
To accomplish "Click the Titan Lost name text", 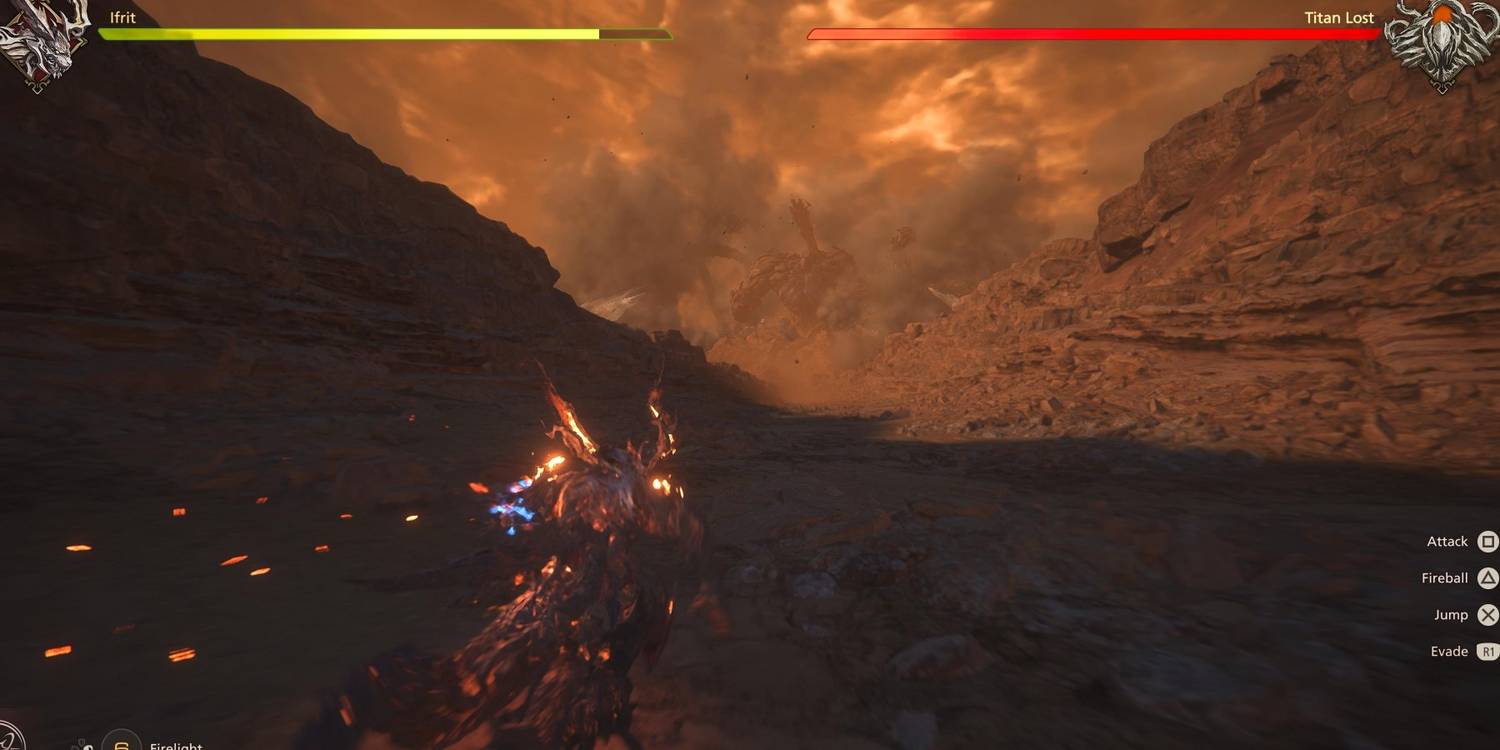I will (1339, 17).
